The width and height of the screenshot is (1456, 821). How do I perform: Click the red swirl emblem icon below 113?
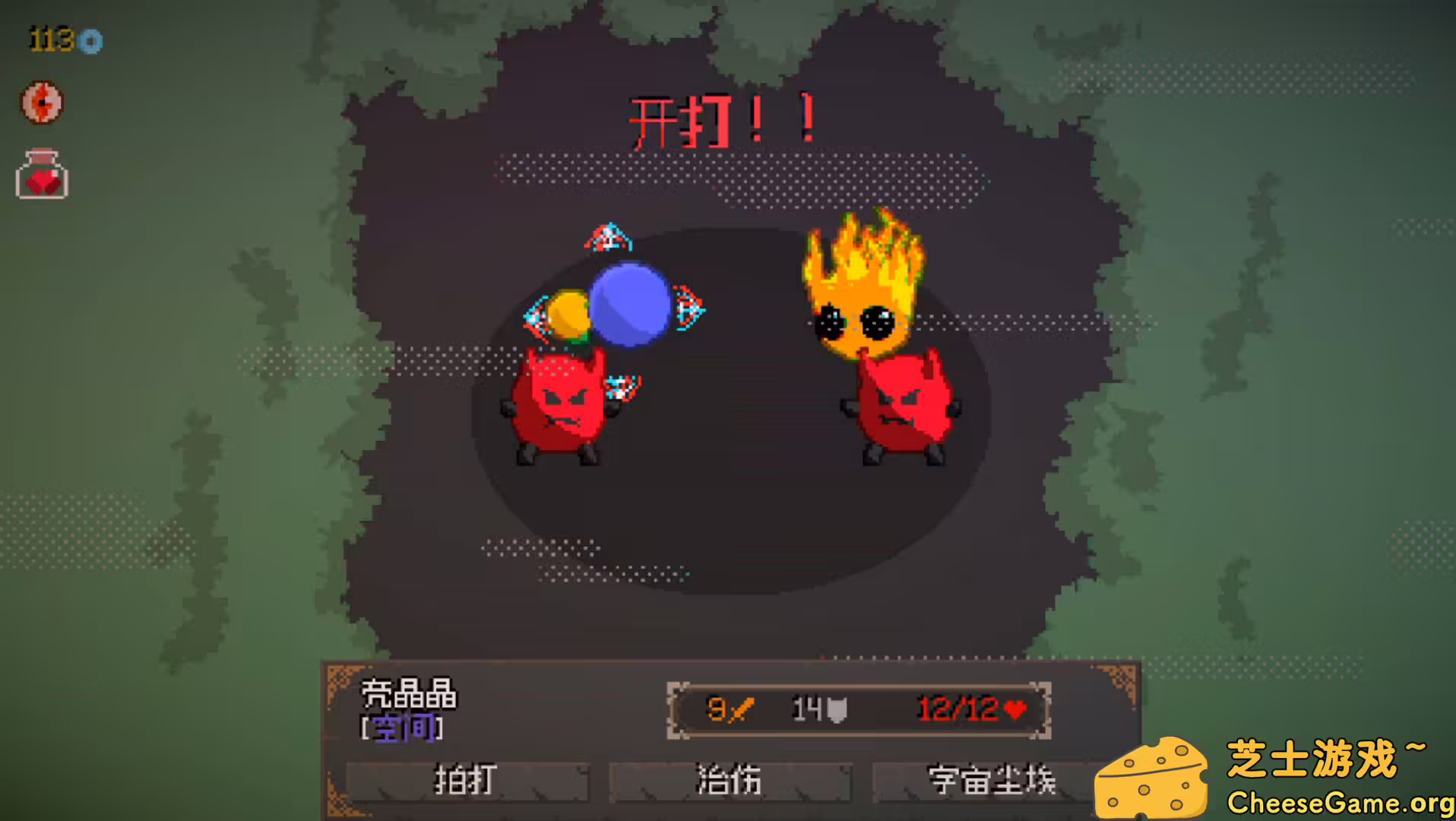[42, 101]
